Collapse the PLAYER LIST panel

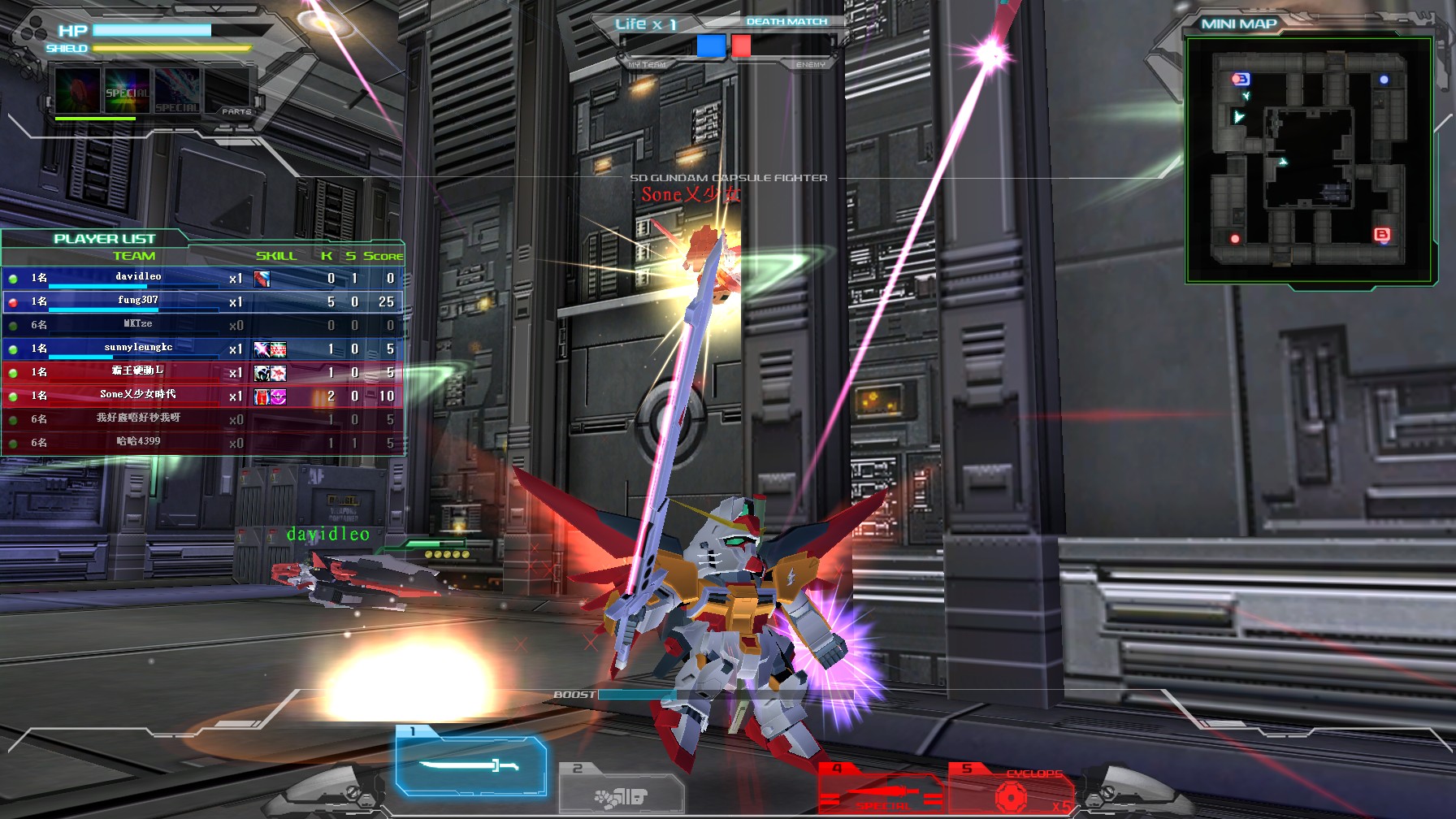103,238
